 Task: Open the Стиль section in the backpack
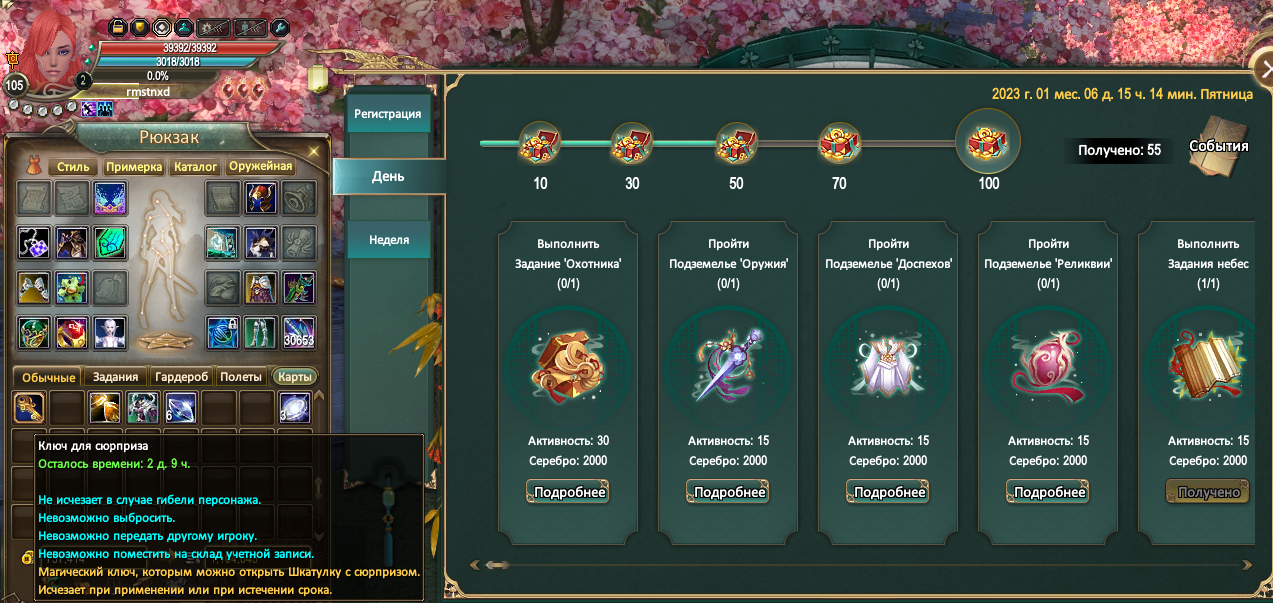(x=74, y=167)
